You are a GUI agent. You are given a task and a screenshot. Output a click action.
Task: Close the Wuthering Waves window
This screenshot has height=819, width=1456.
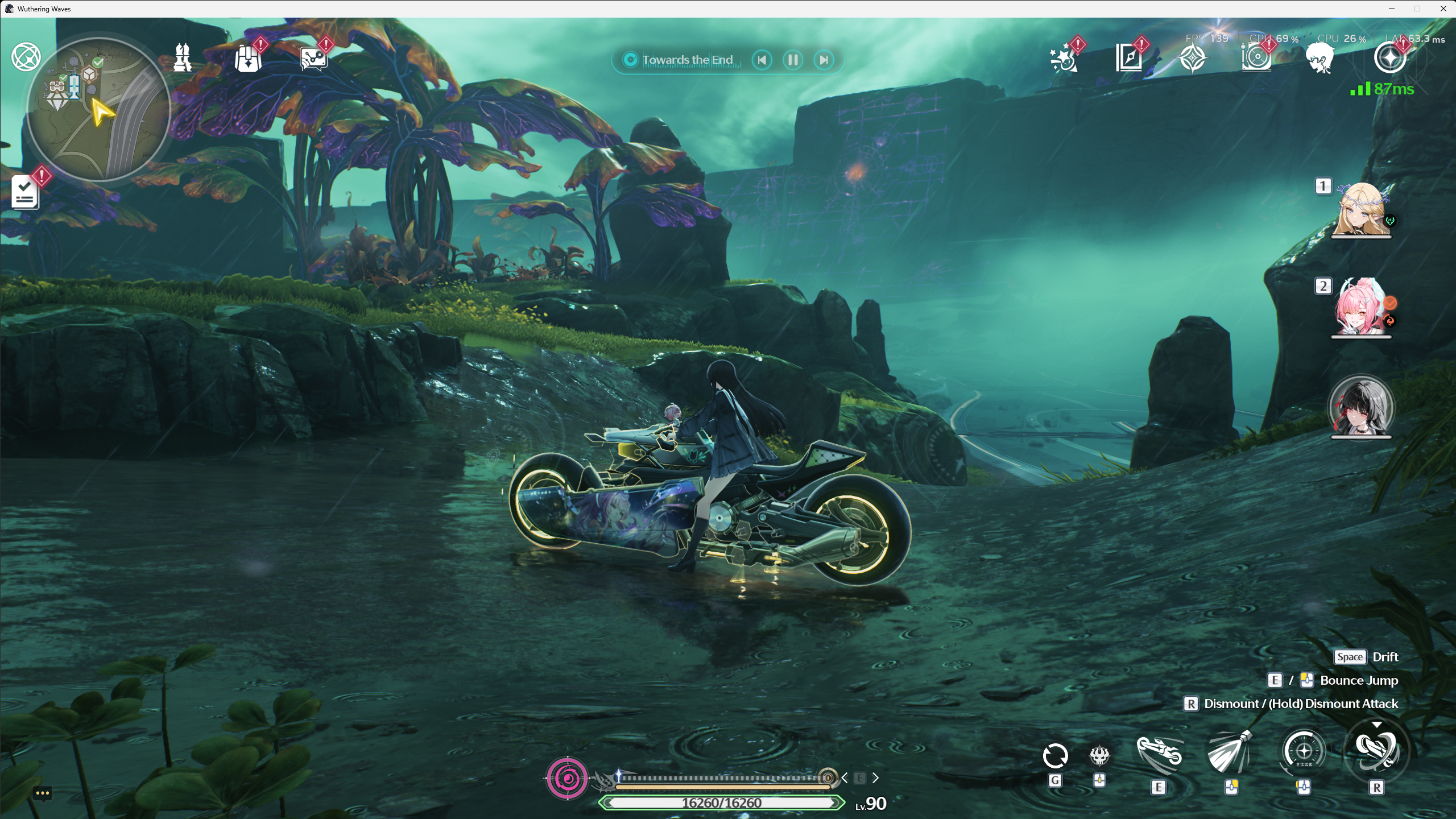pos(1443,9)
